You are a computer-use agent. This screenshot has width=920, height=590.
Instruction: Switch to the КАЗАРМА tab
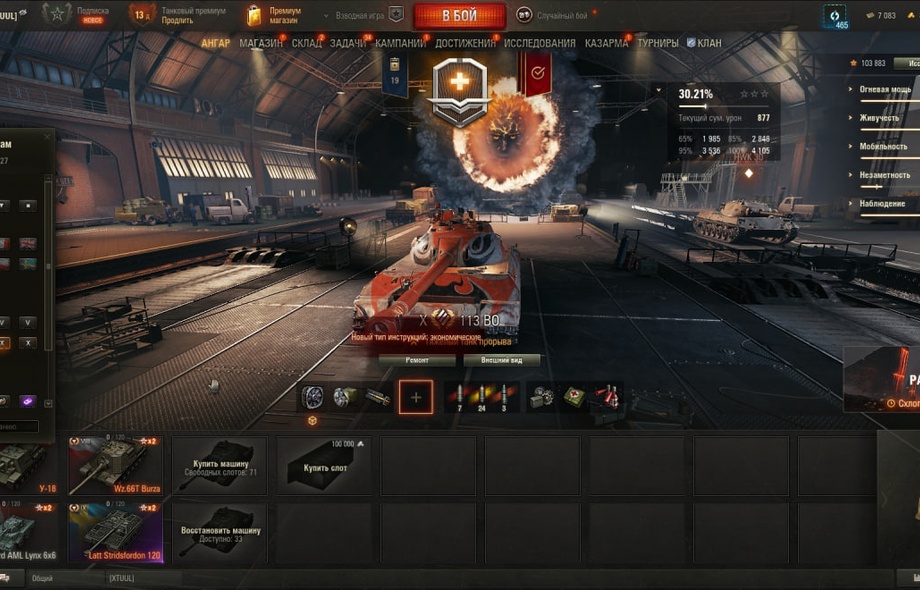[606, 43]
